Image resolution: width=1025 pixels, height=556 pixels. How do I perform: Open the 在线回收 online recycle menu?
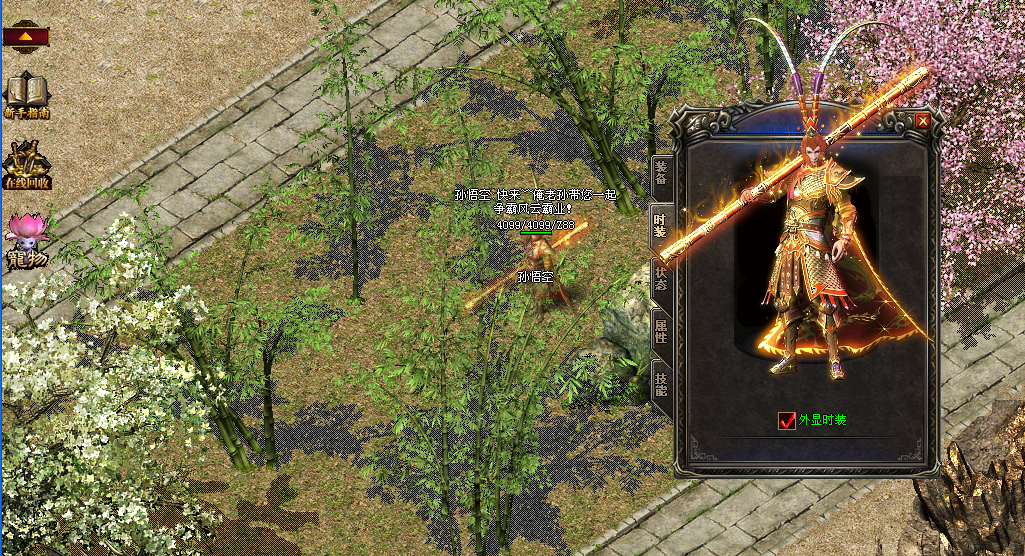[x=27, y=166]
